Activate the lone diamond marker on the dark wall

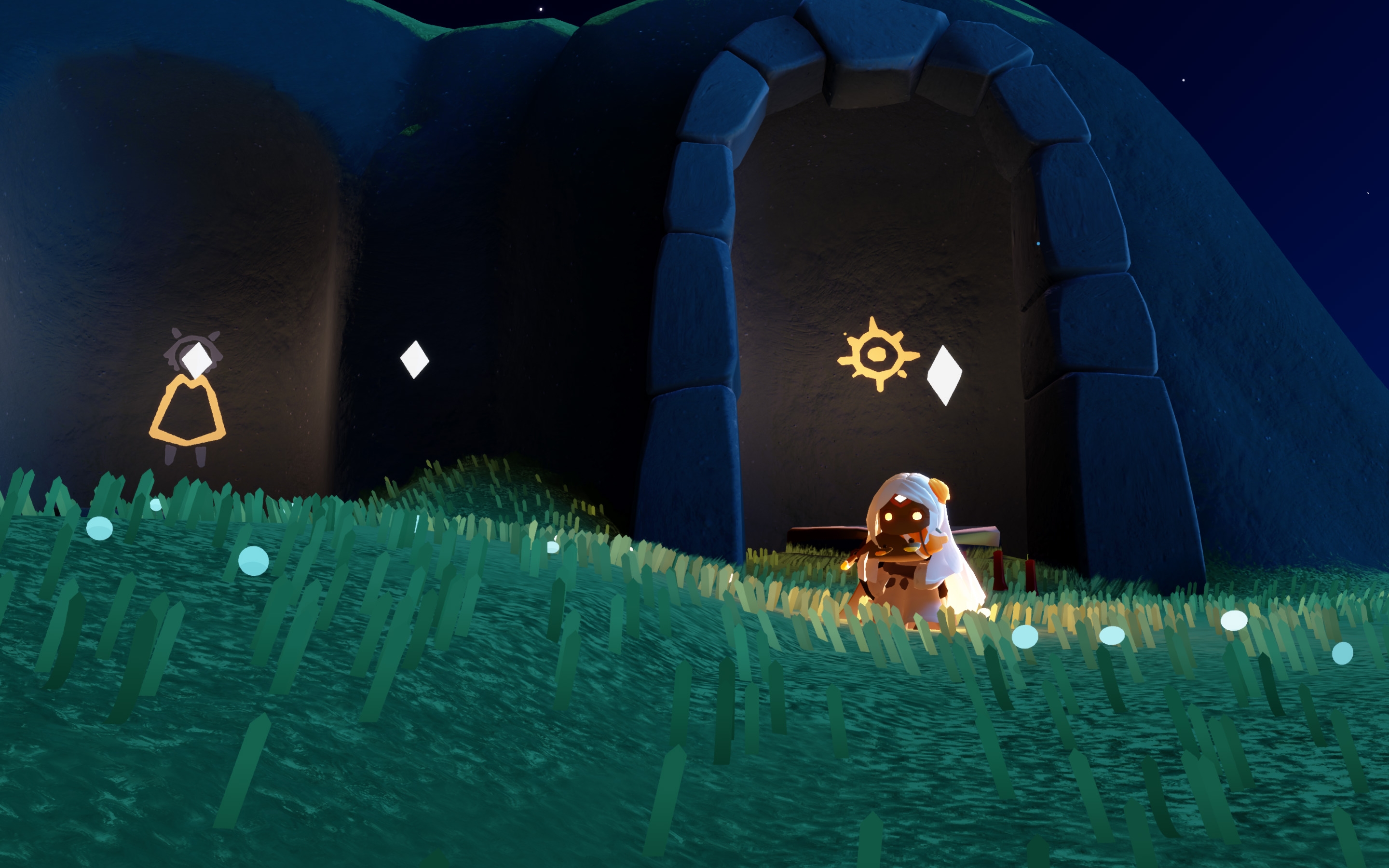(x=414, y=359)
